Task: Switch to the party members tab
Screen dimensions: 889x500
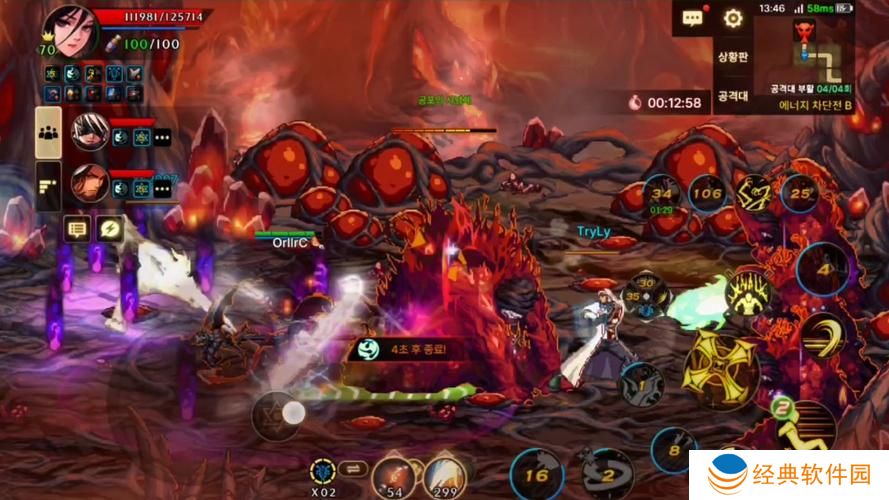Action: pyautogui.click(x=48, y=132)
